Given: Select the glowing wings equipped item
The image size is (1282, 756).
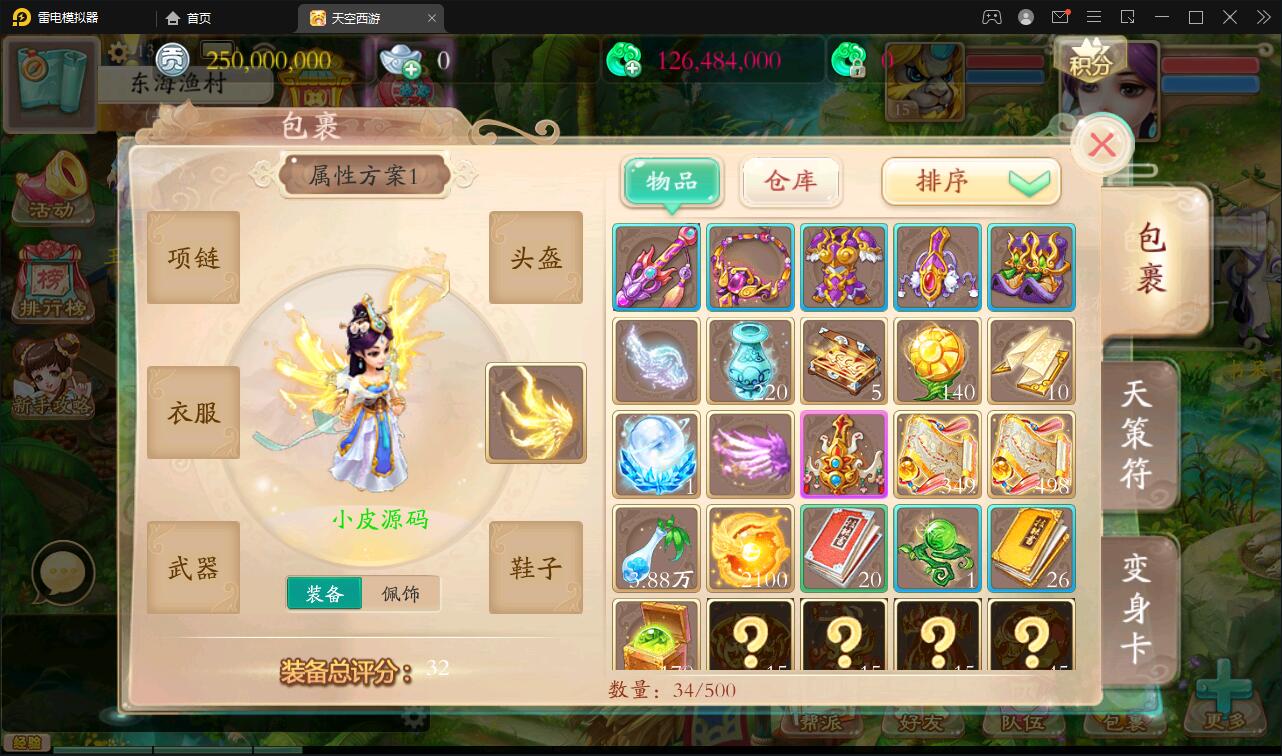Looking at the screenshot, I should [x=535, y=412].
